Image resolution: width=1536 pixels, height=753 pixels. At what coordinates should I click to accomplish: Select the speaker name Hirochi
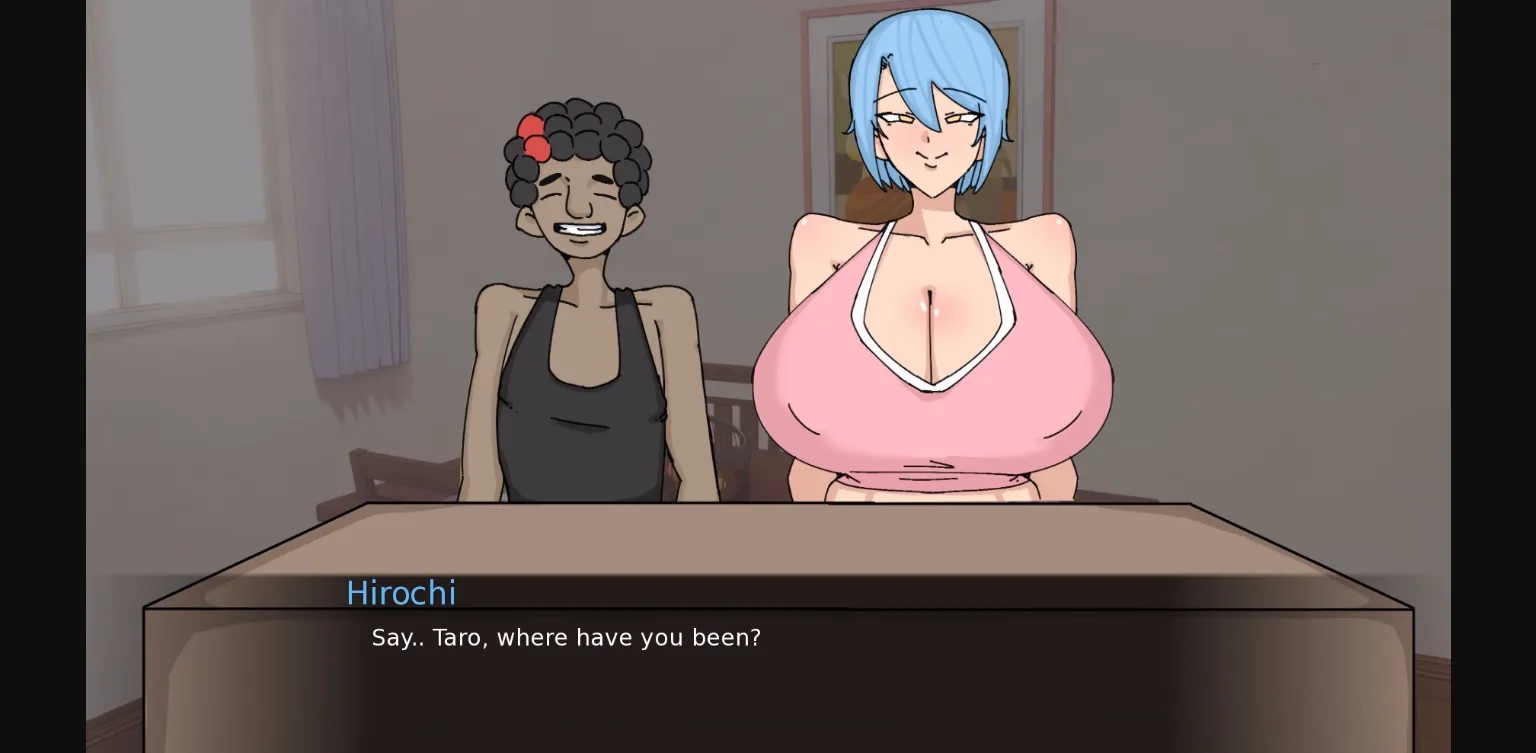click(x=401, y=593)
